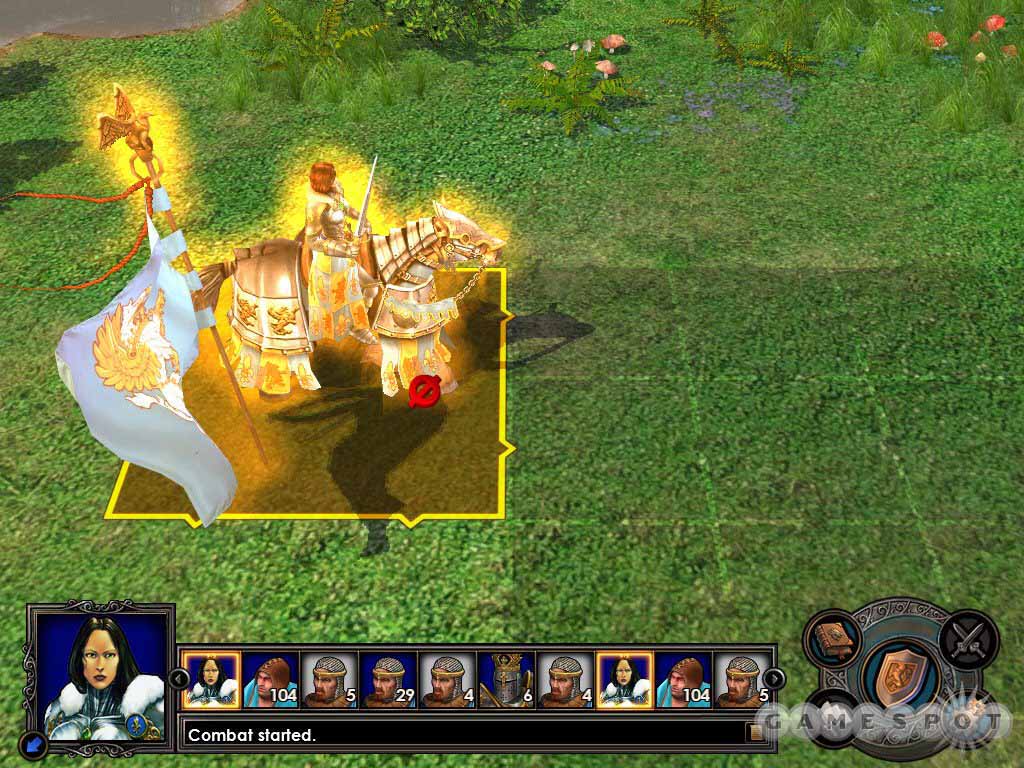The height and width of the screenshot is (768, 1024).
Task: Expand the combat log with its small button
Action: (756, 733)
